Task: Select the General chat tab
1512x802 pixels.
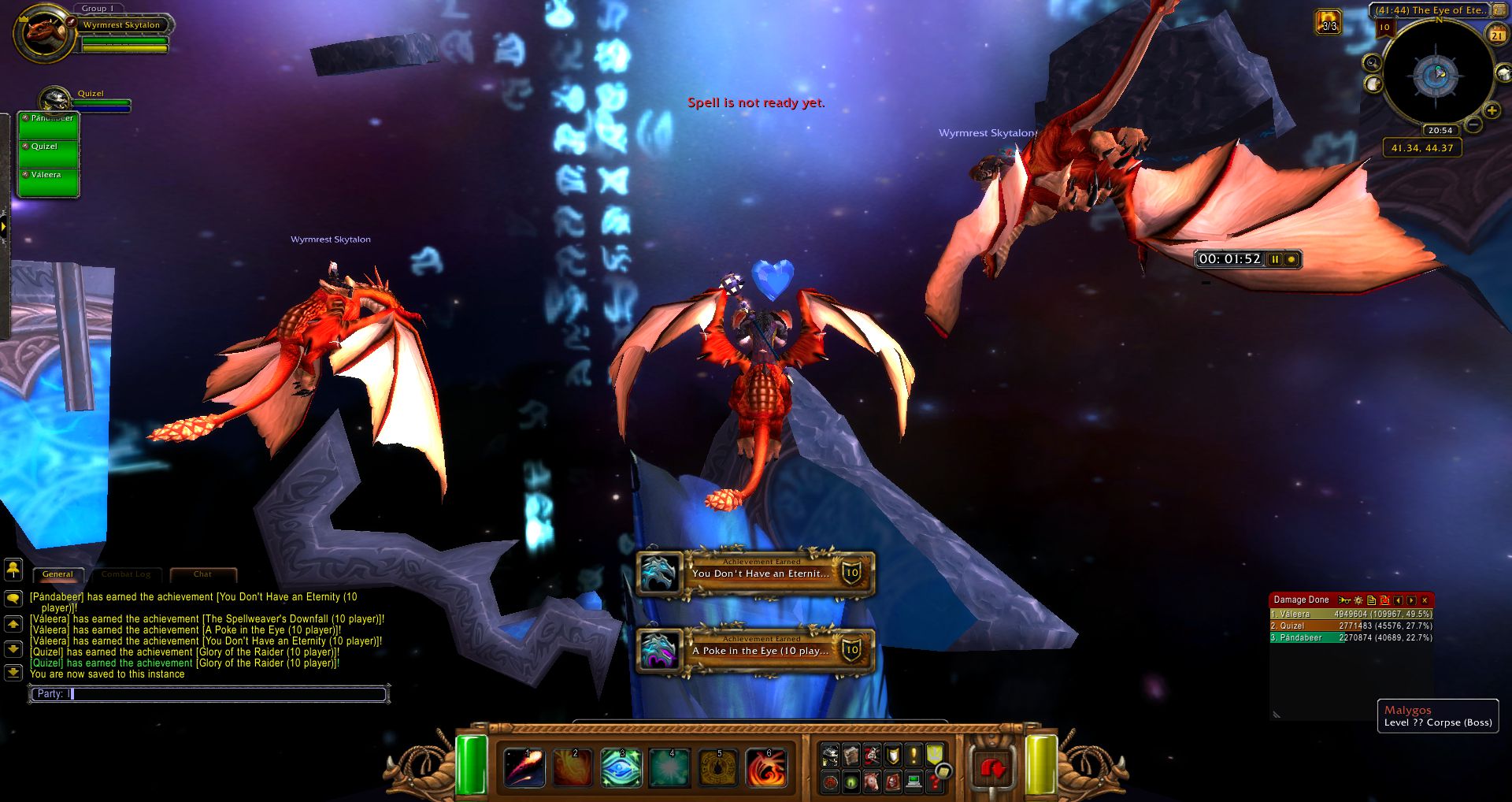Action: click(x=57, y=574)
